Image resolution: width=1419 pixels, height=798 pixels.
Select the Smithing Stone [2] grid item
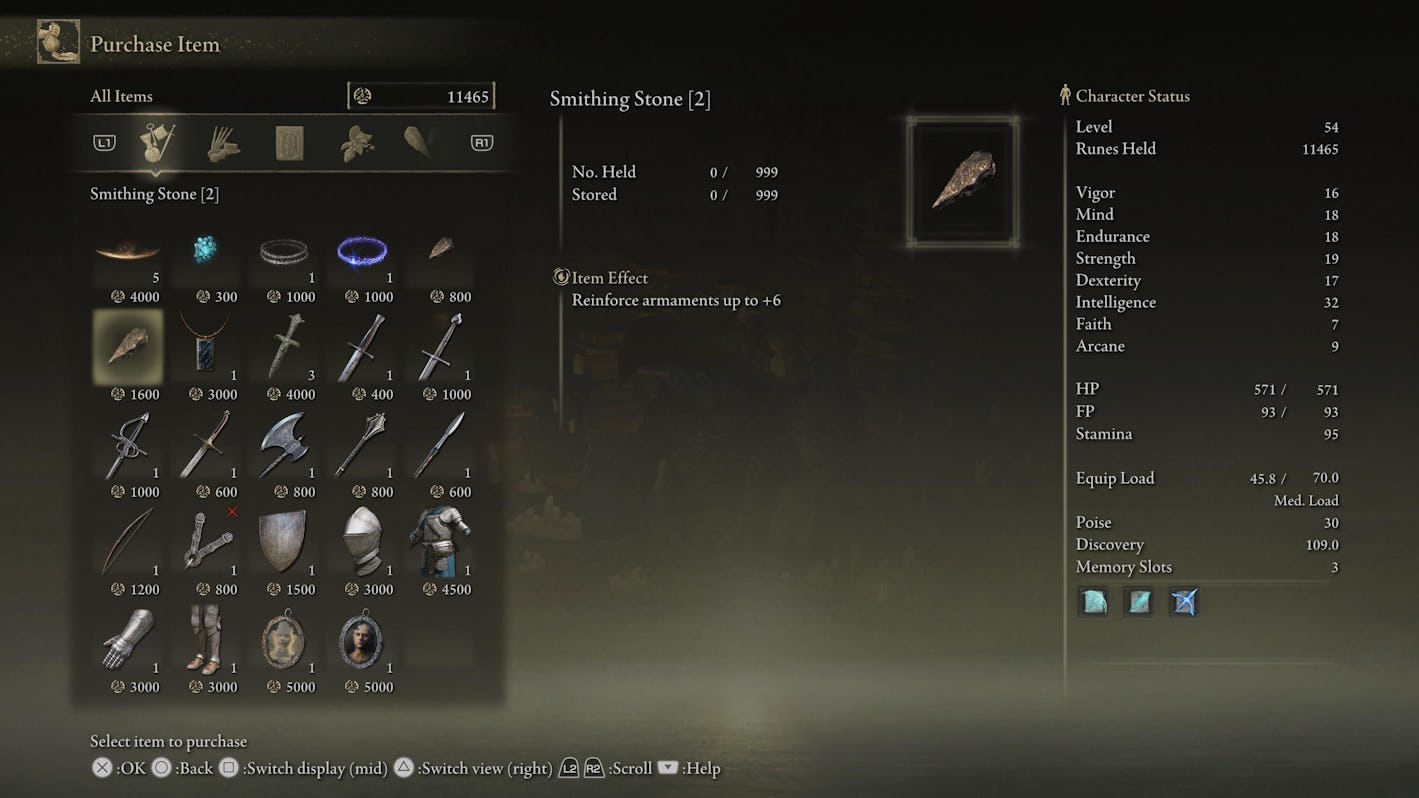tap(127, 347)
